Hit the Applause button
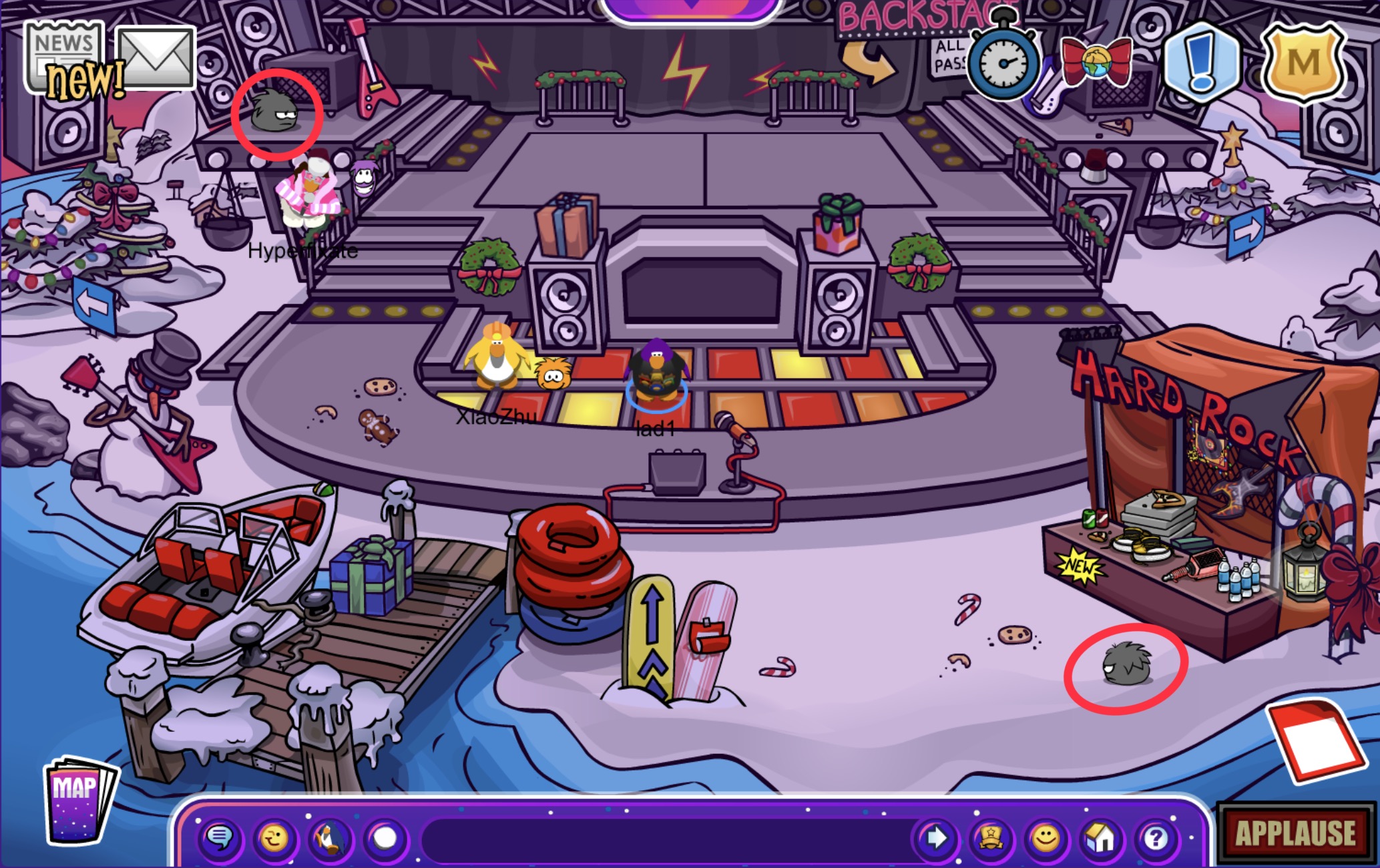The height and width of the screenshot is (868, 1380). (1295, 833)
